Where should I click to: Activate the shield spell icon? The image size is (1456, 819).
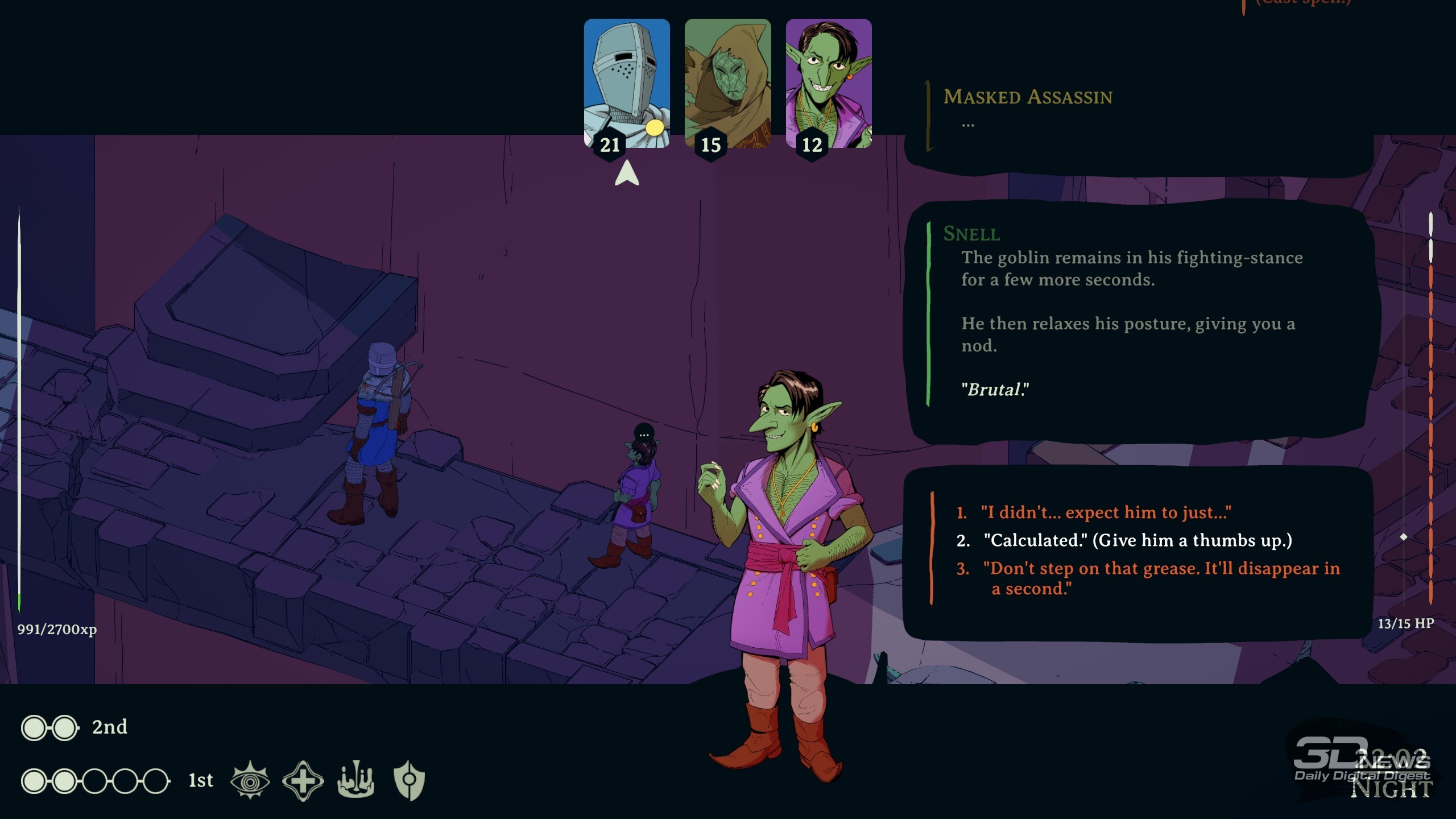tap(409, 780)
